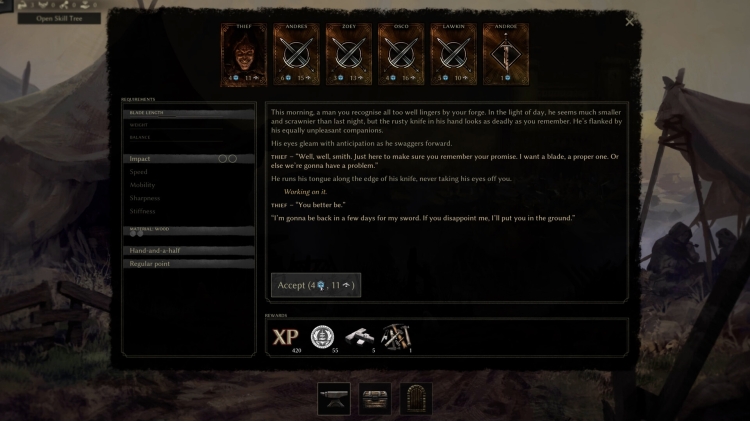View the Lawkin customer card
Screen dimensions: 750x422
452,56
